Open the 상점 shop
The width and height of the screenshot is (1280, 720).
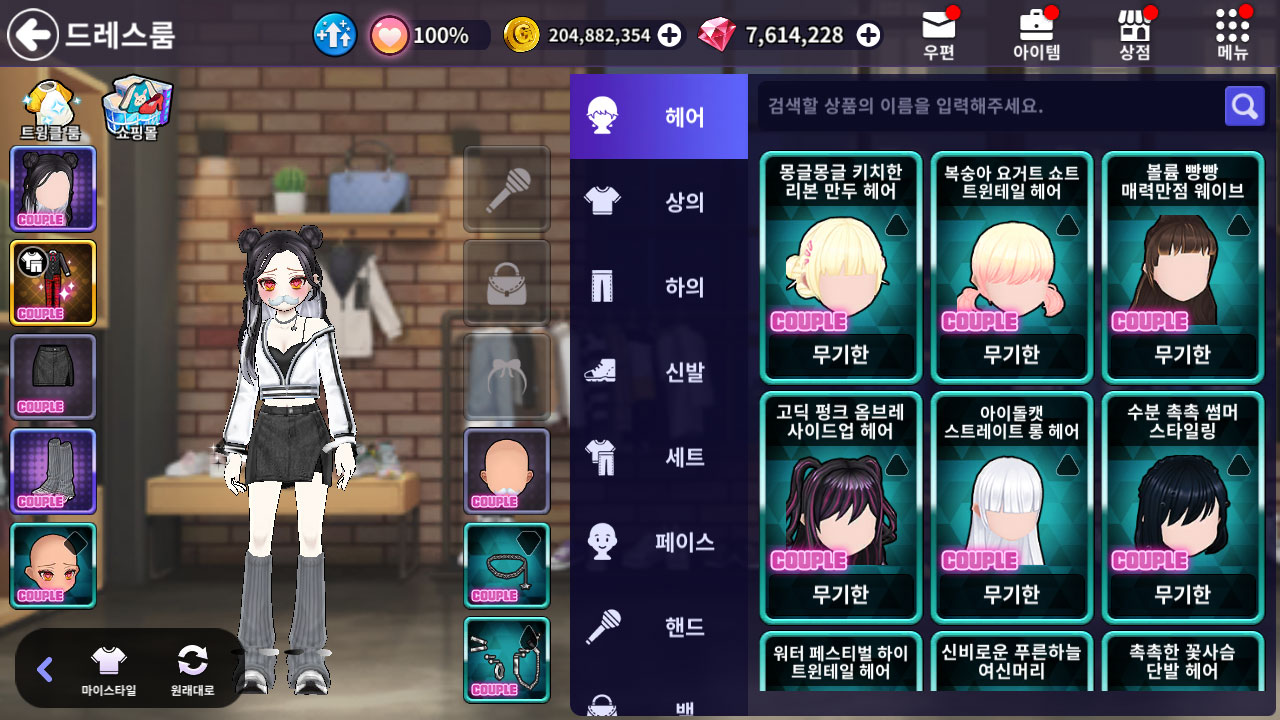1134,35
